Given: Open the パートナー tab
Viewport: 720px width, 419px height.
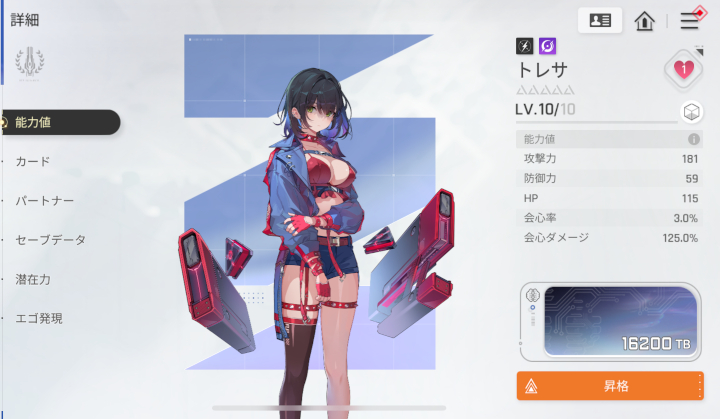Looking at the screenshot, I should (45, 200).
